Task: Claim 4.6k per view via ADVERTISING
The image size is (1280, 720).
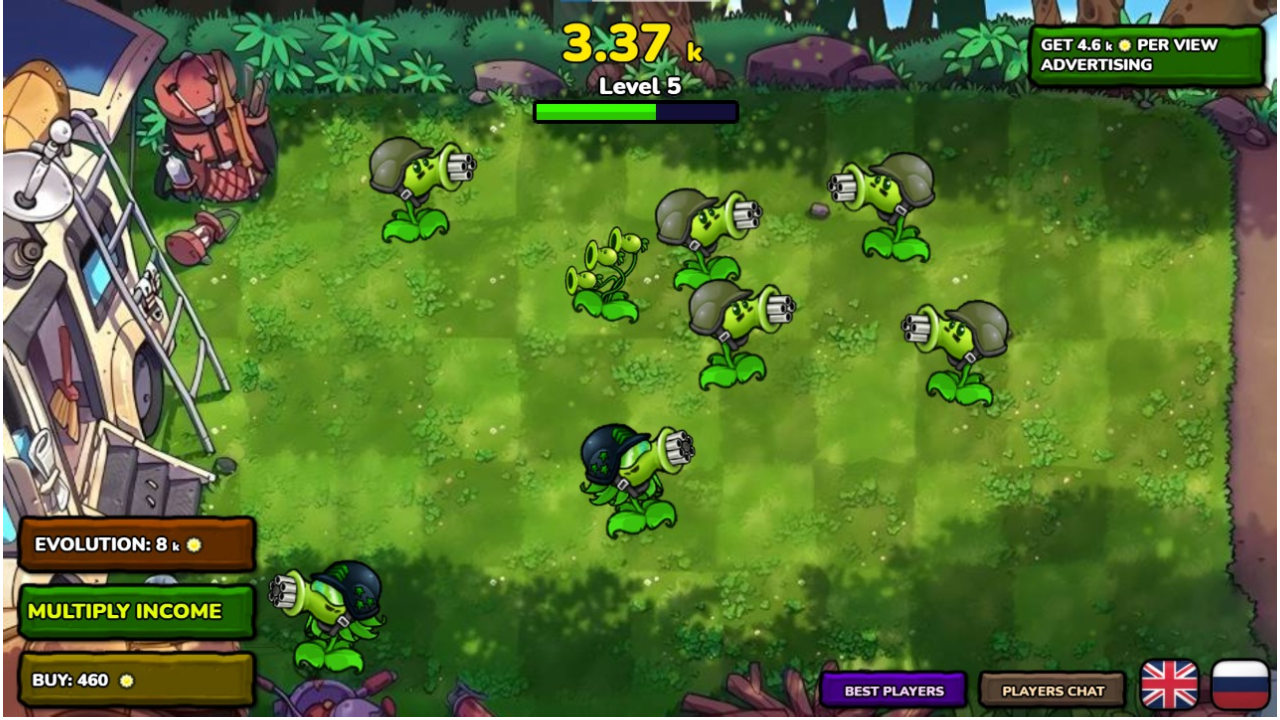Action: click(1146, 54)
